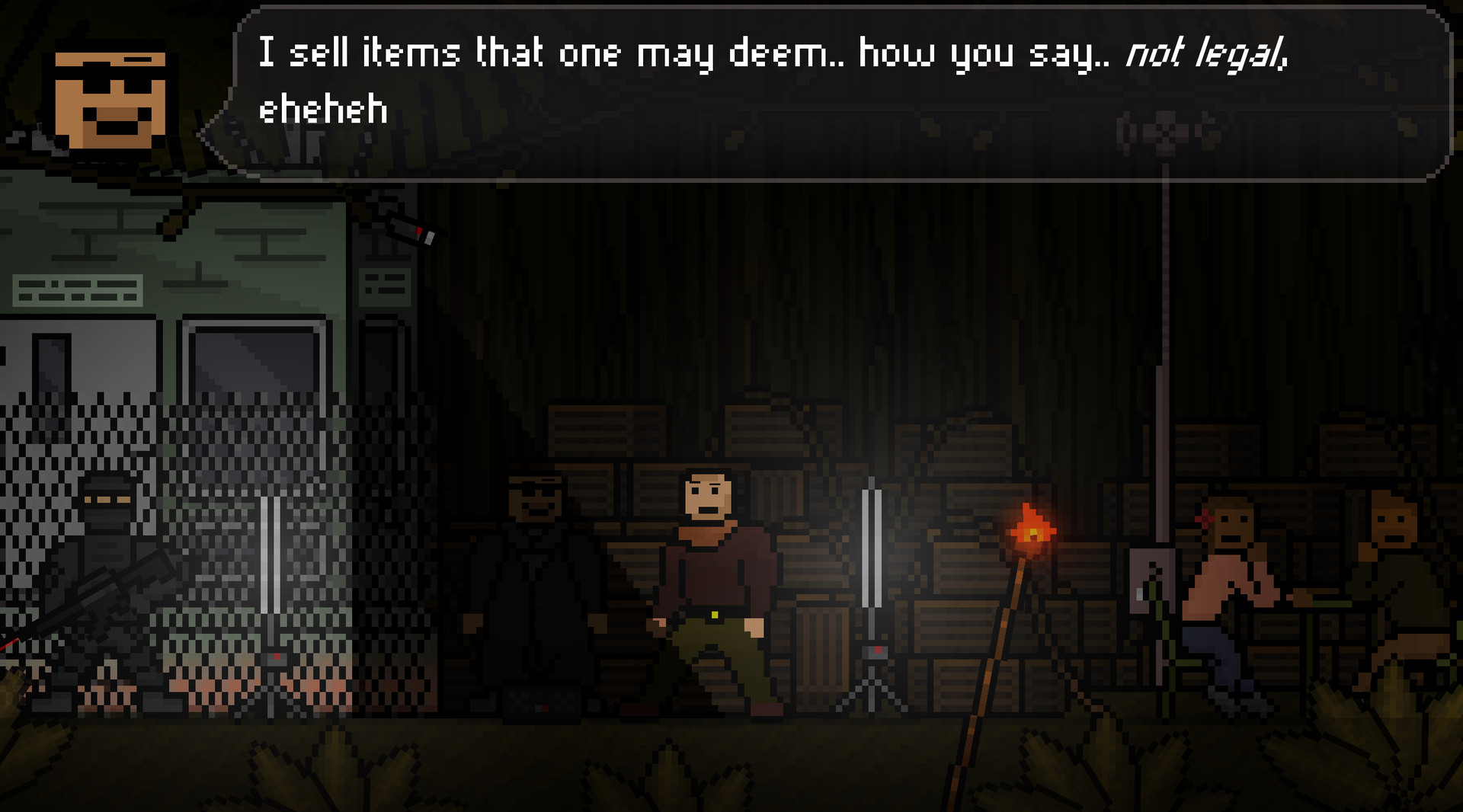Image resolution: width=1463 pixels, height=812 pixels.
Task: Click the yellow belt buckle on the player
Action: 713,614
